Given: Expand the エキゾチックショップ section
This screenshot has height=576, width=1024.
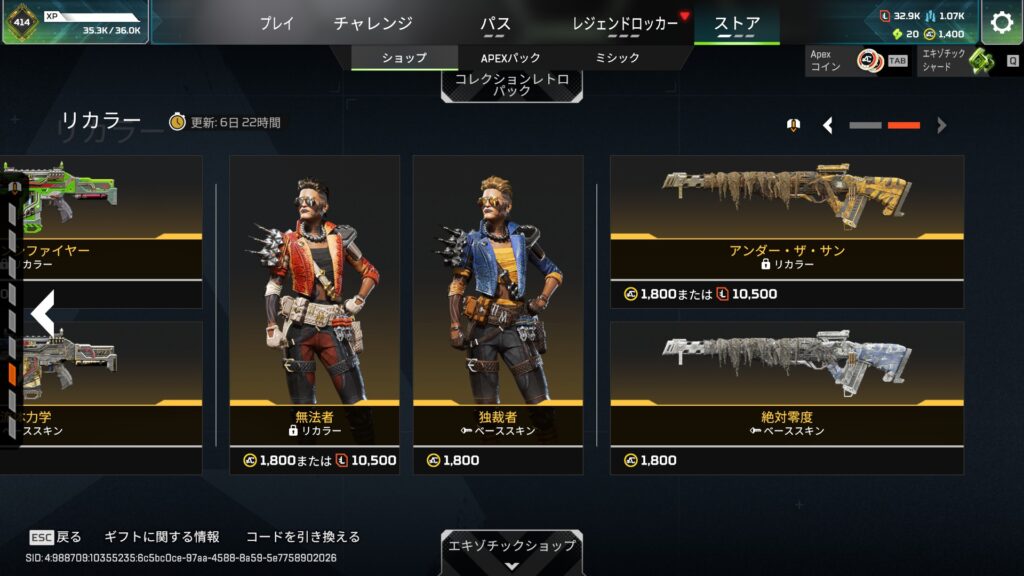Looking at the screenshot, I should [511, 551].
